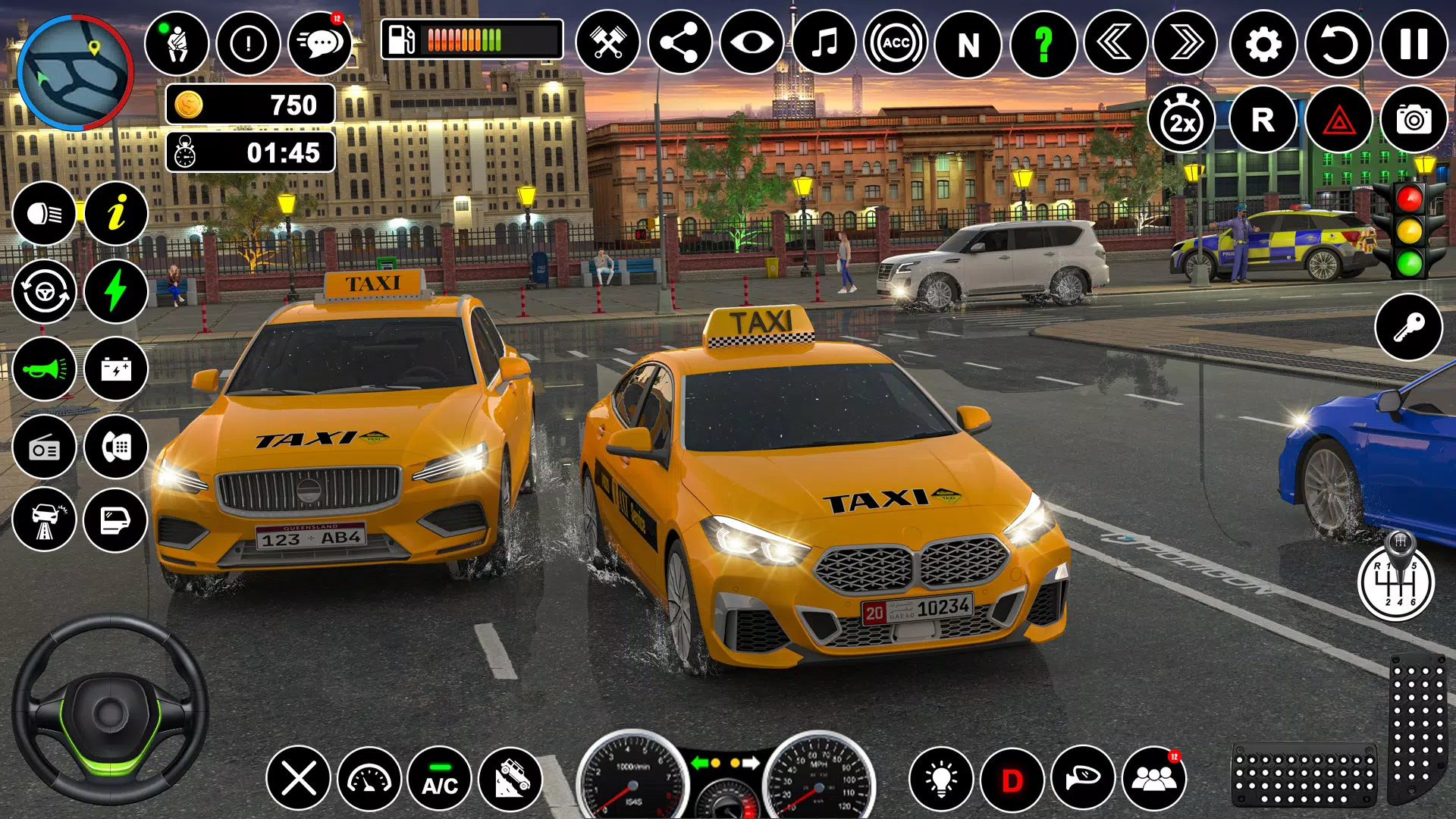This screenshot has width=1456, height=819.
Task: Switch the A/C on
Action: (x=439, y=779)
